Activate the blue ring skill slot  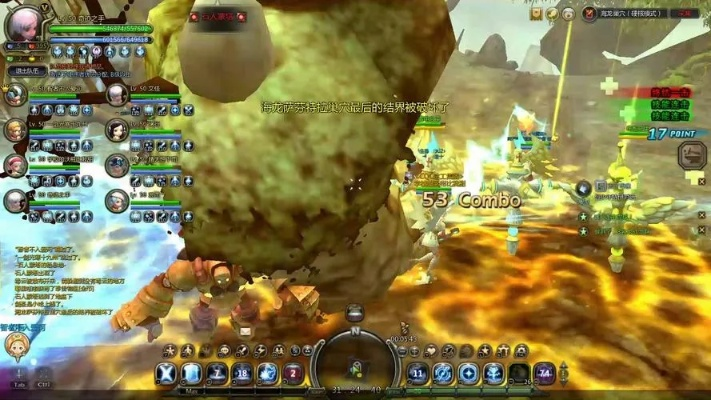(x=443, y=374)
